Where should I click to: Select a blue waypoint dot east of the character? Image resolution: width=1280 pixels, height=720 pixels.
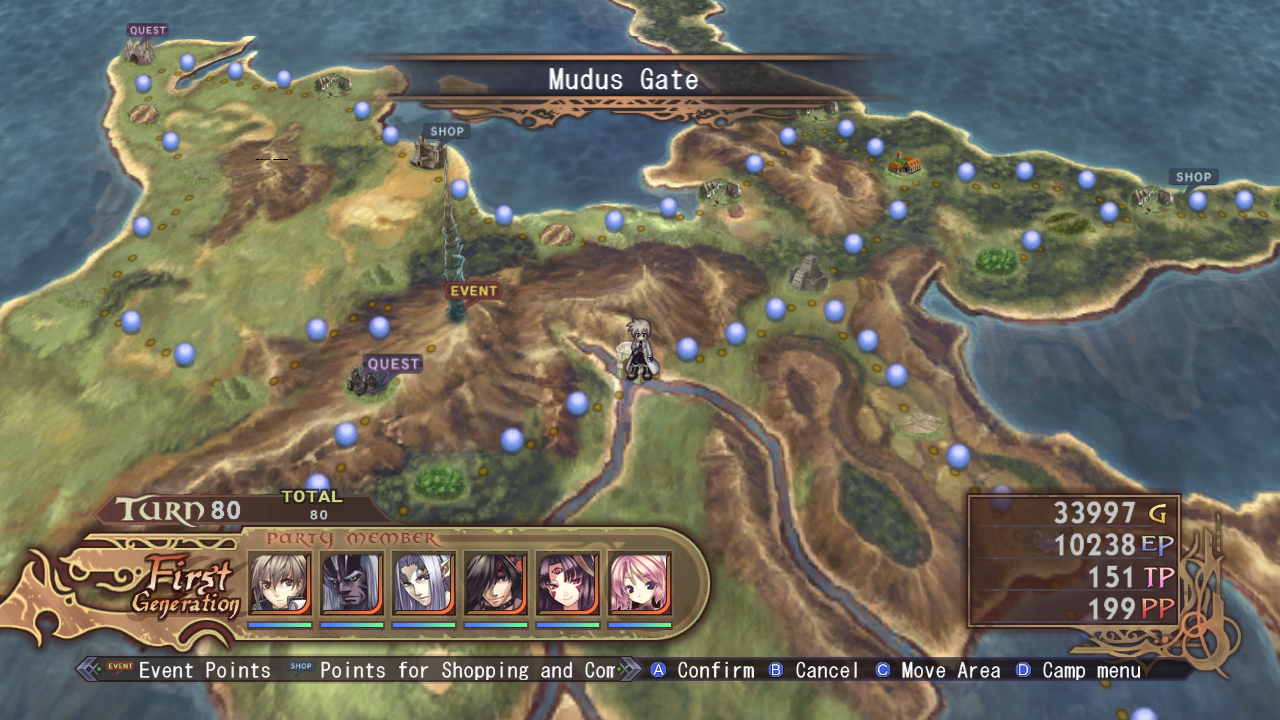tap(687, 350)
